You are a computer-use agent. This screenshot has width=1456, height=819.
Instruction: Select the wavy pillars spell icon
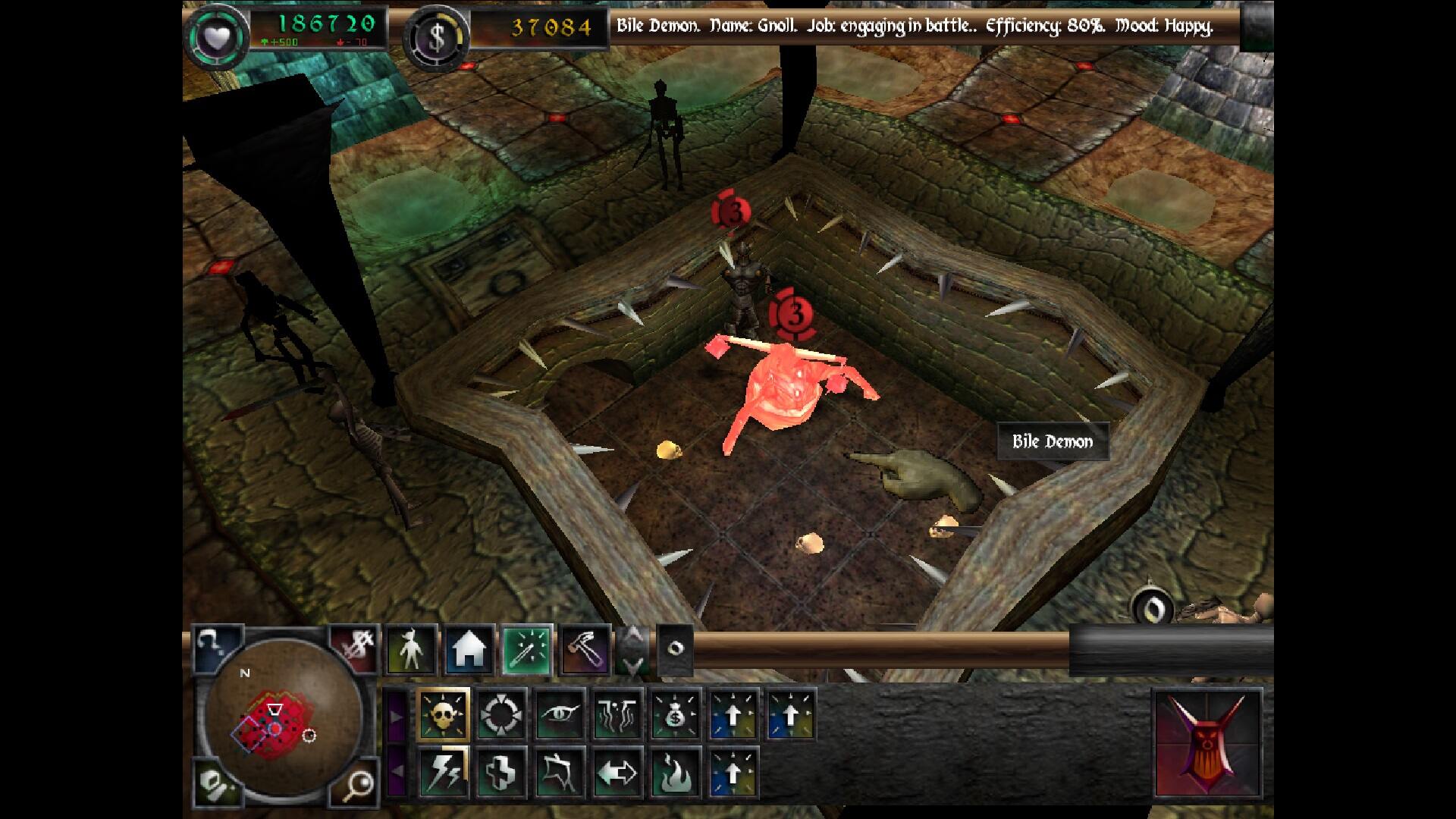[617, 714]
